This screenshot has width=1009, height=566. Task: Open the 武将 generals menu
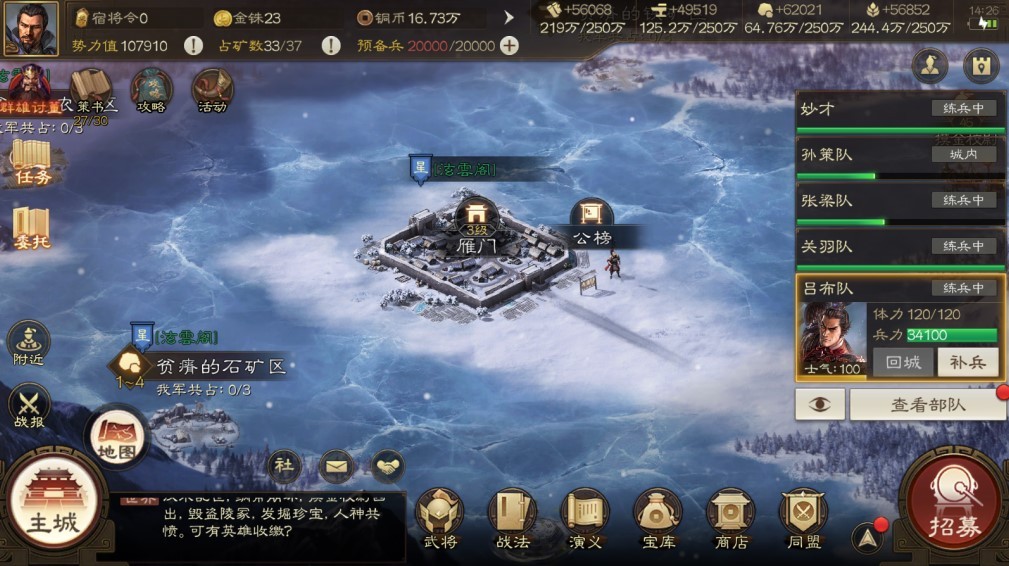coord(440,518)
